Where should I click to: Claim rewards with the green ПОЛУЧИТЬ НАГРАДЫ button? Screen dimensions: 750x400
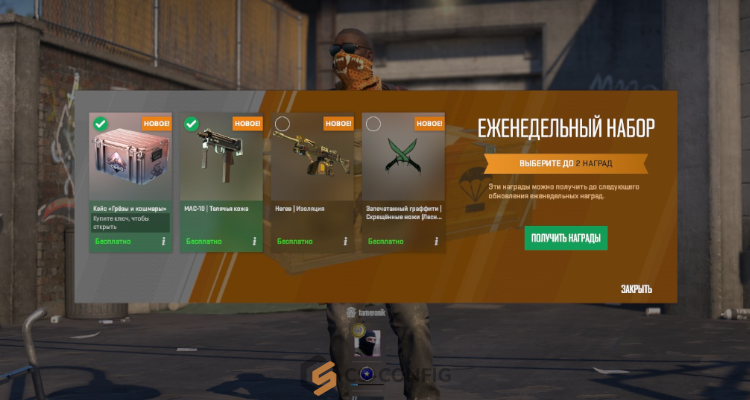[x=565, y=238]
